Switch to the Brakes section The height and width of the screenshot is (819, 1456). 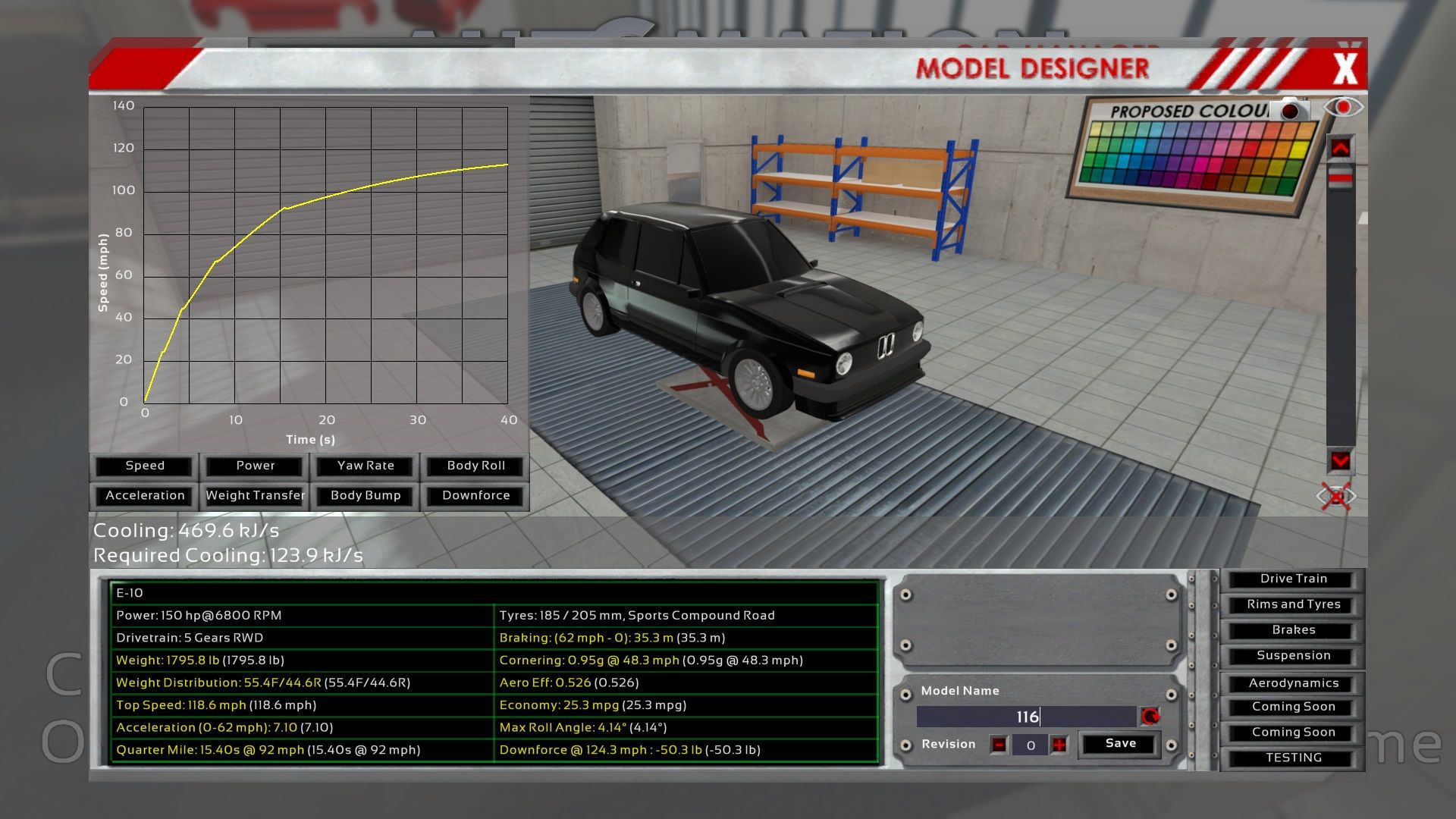tap(1293, 630)
